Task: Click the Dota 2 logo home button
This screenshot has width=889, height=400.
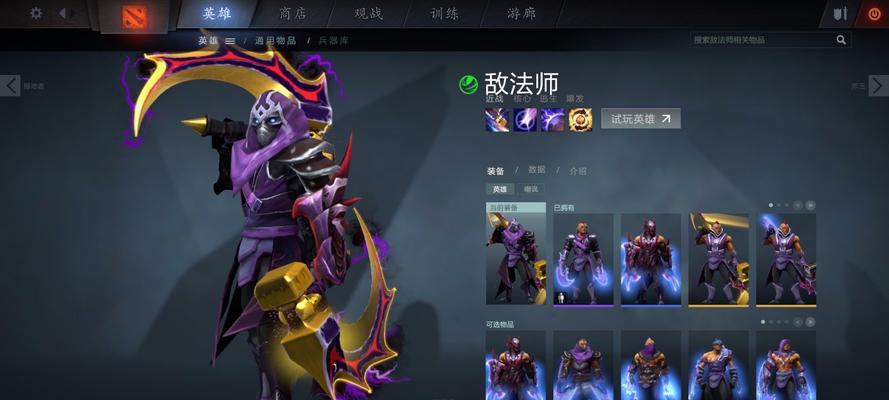Action: pyautogui.click(x=135, y=14)
